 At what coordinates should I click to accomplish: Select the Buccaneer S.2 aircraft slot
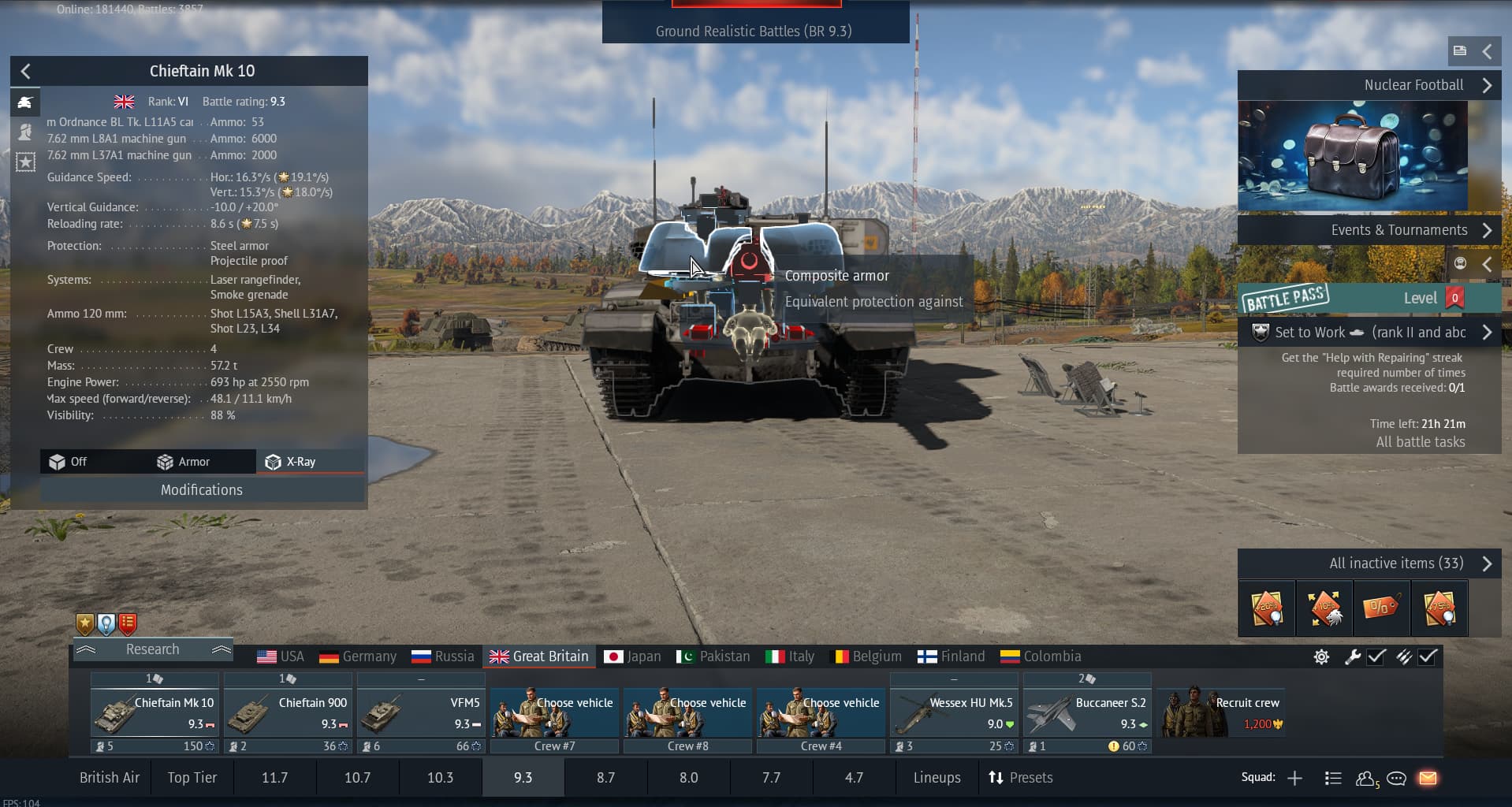(1087, 713)
